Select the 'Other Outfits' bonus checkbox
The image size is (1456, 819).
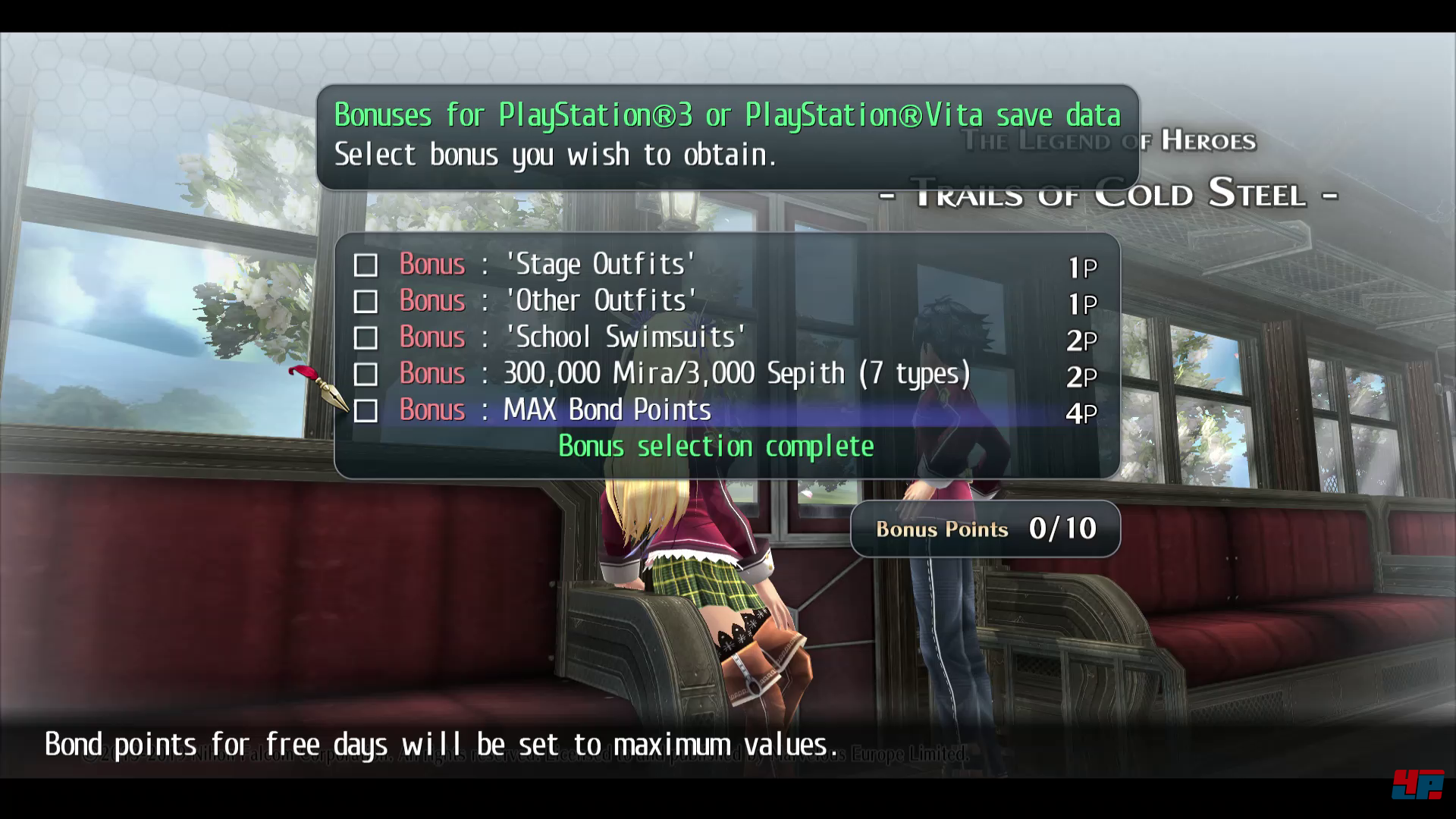(x=366, y=302)
